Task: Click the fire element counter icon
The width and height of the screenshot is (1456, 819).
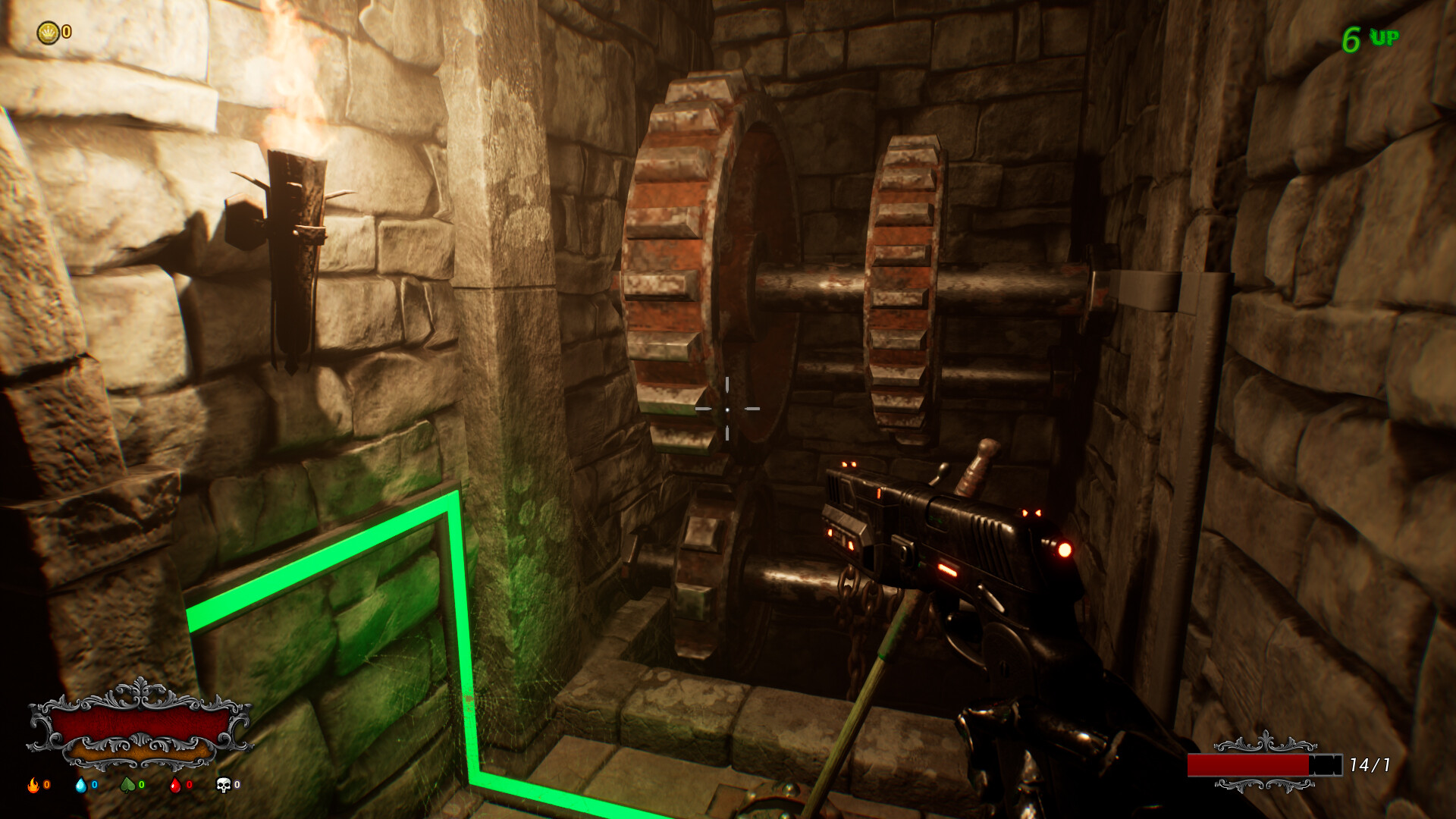Action: [33, 786]
